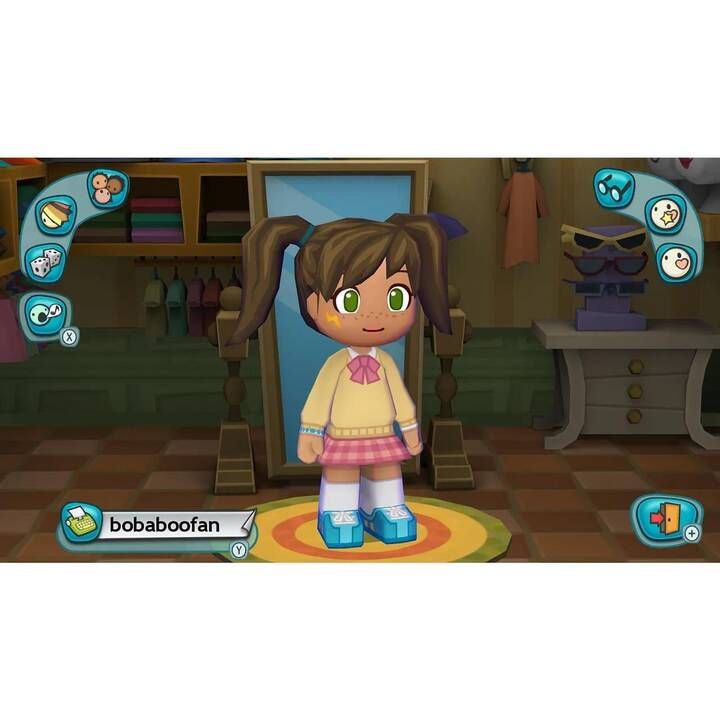Click the typewriter icon beside the name

(83, 522)
